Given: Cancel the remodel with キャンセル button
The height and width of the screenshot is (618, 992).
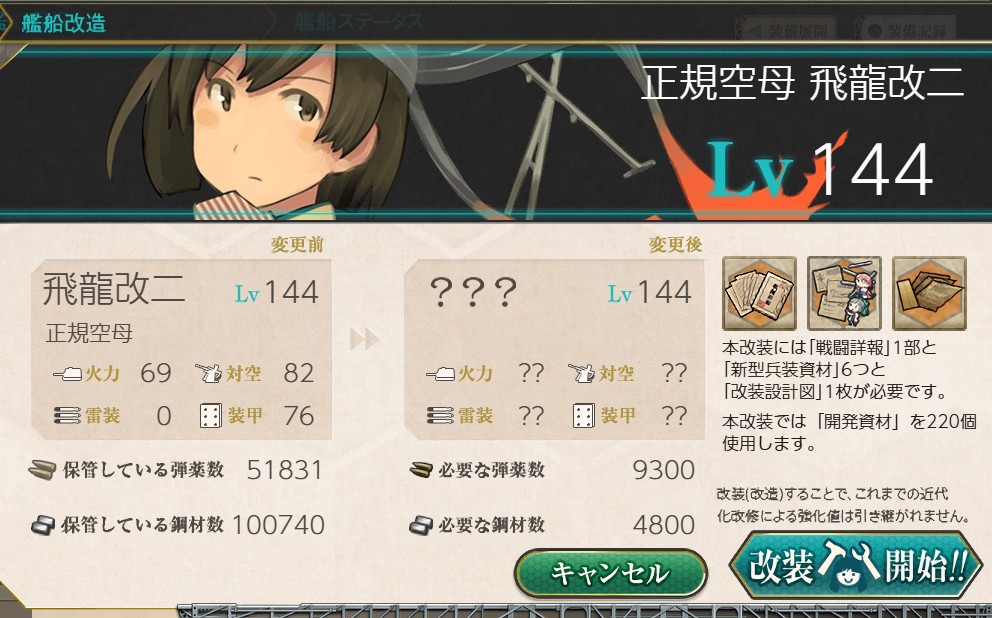Looking at the screenshot, I should 610,574.
